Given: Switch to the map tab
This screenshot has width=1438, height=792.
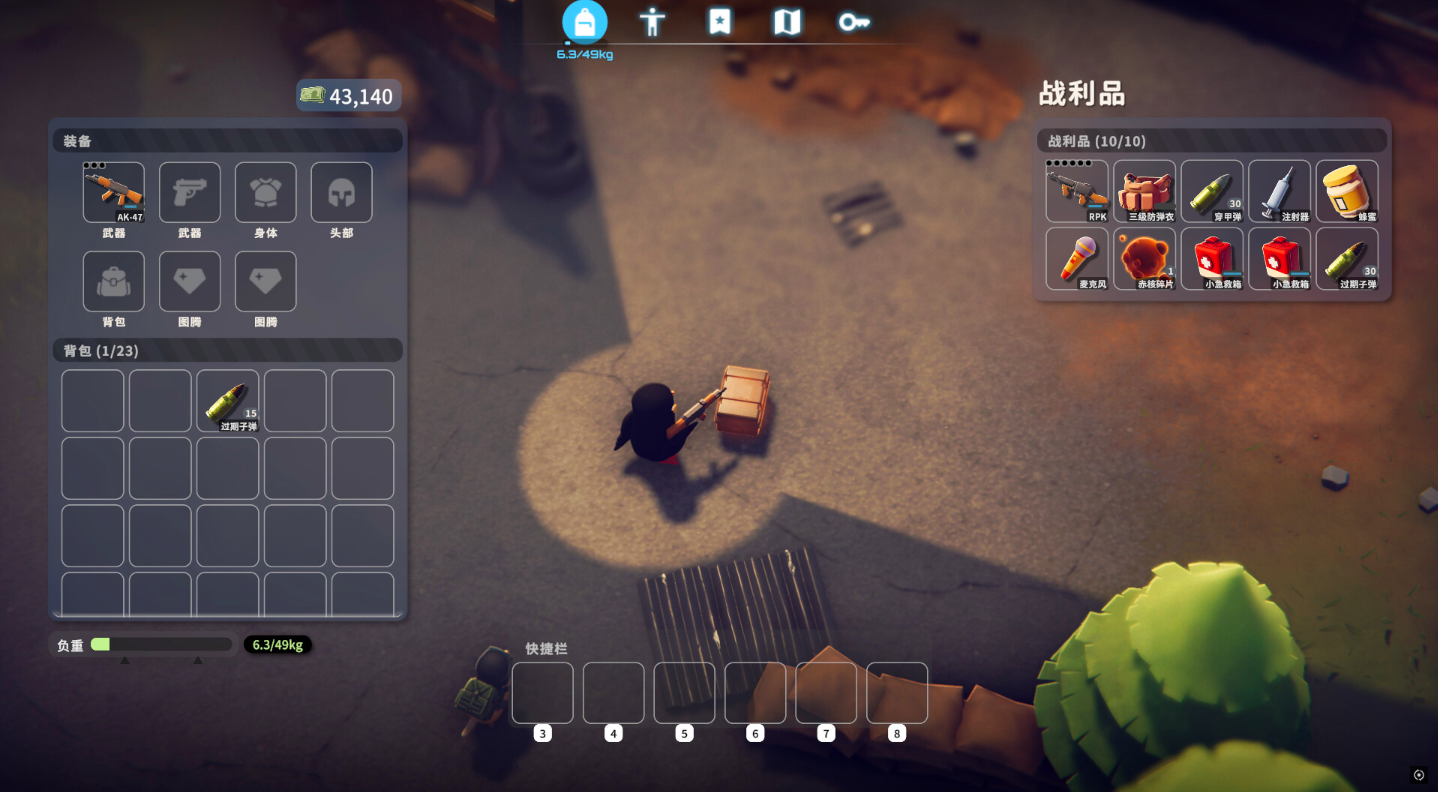Looking at the screenshot, I should pyautogui.click(x=787, y=22).
